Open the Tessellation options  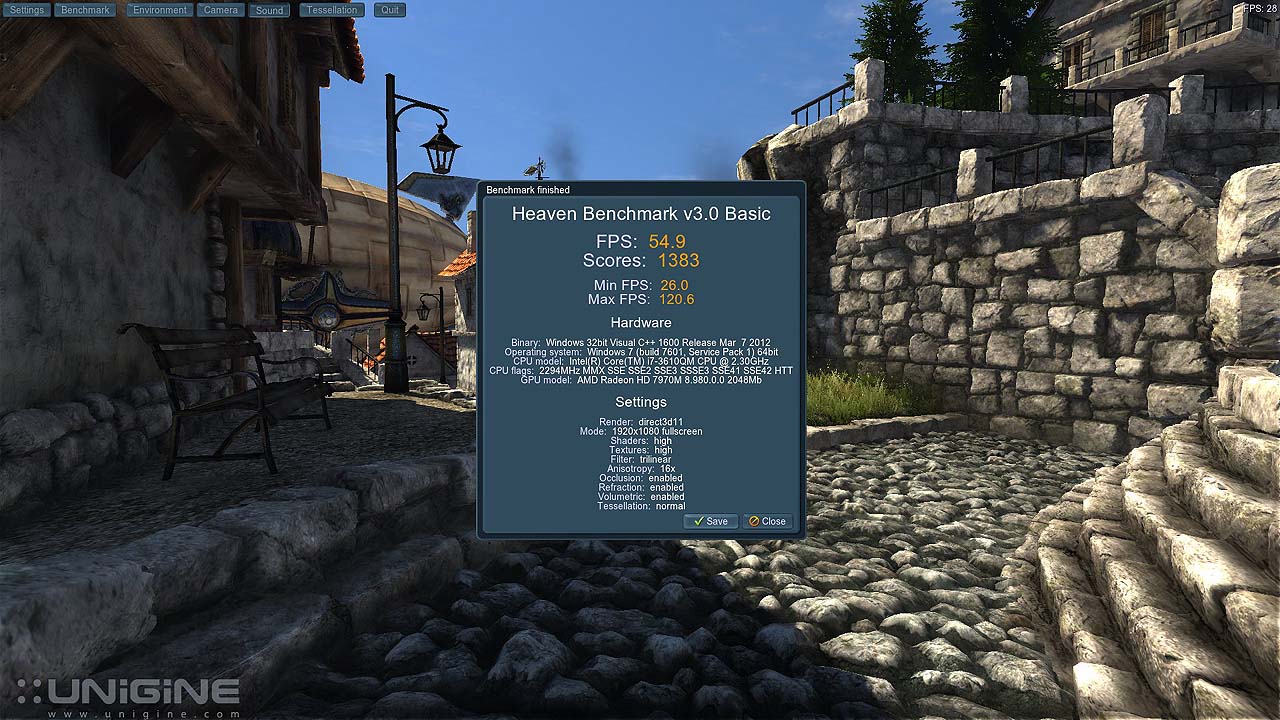[x=332, y=10]
